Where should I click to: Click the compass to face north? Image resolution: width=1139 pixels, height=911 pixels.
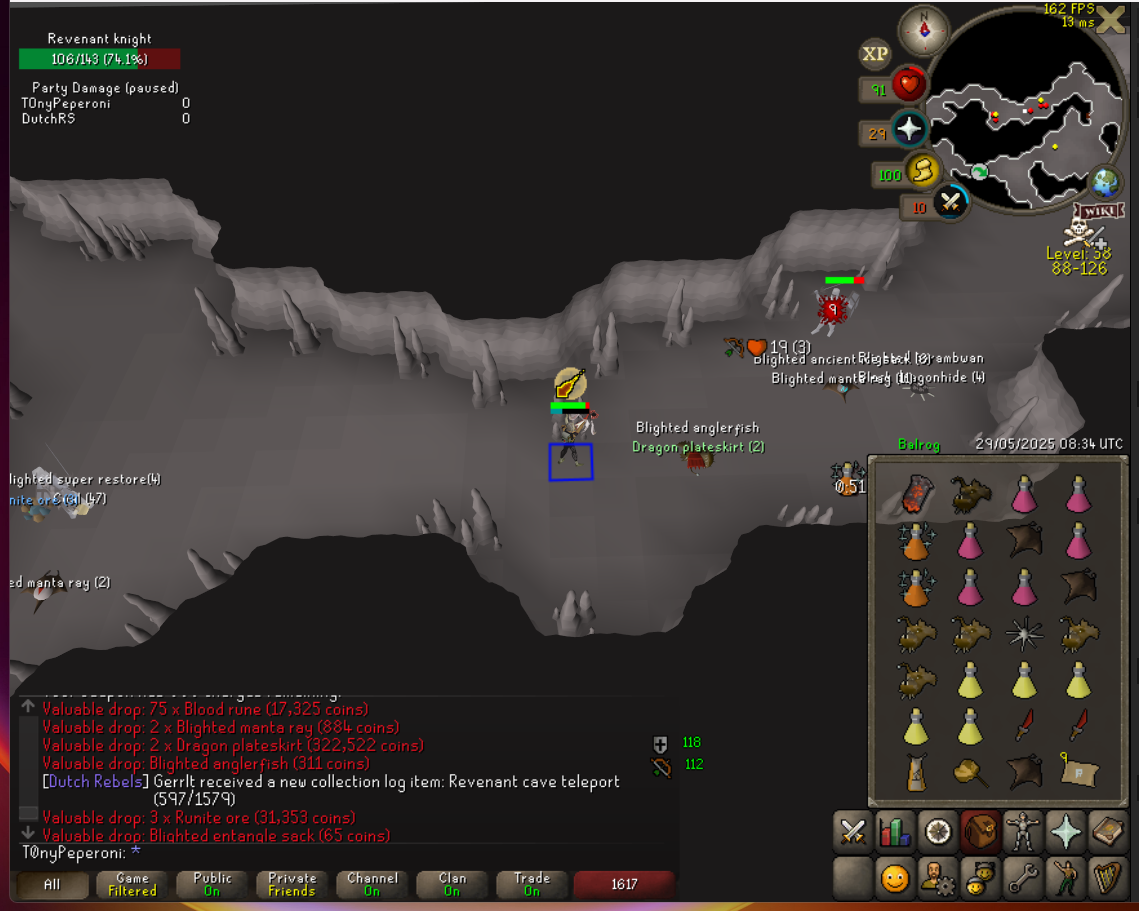(923, 29)
